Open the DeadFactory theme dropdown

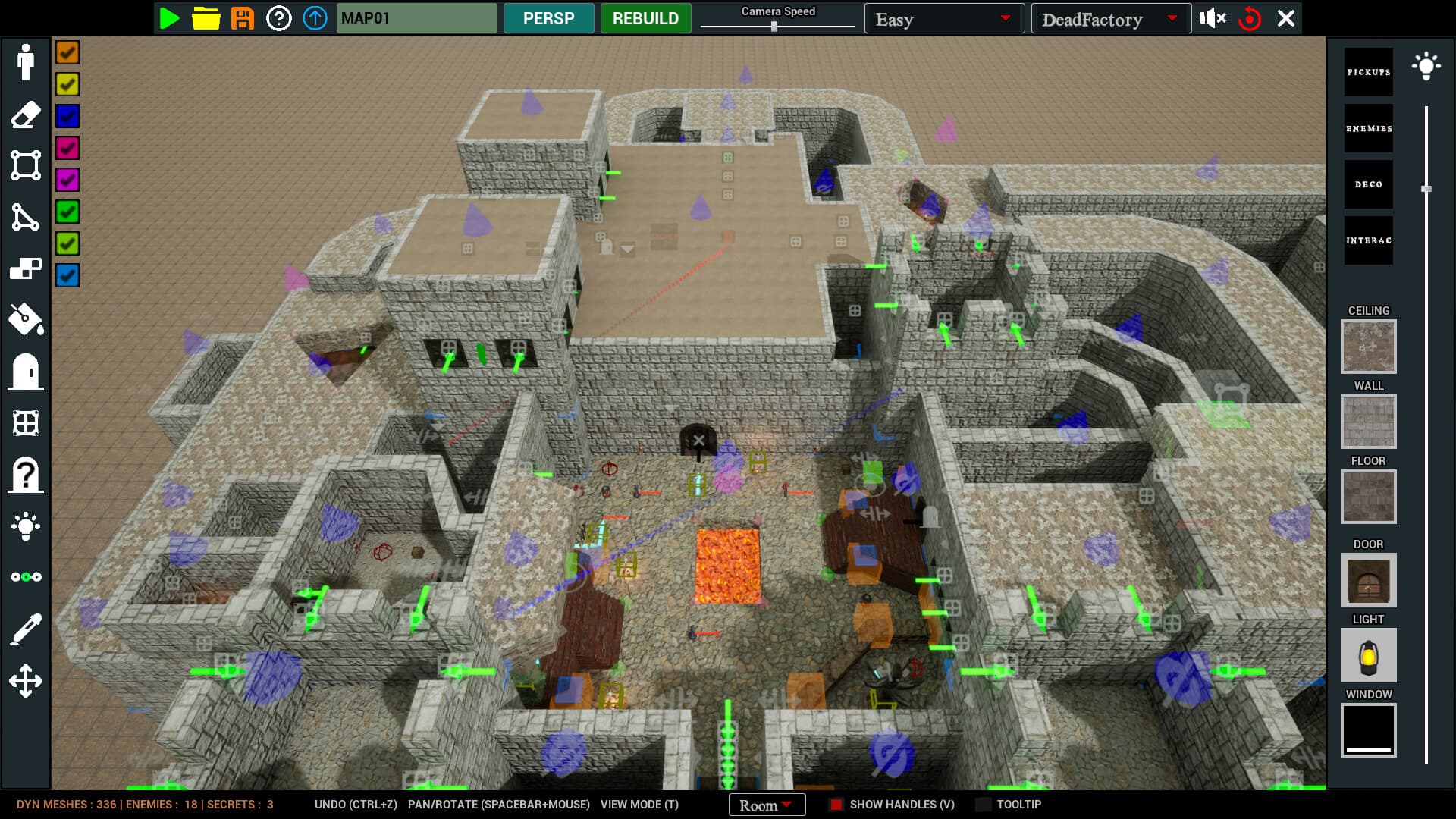[1109, 18]
